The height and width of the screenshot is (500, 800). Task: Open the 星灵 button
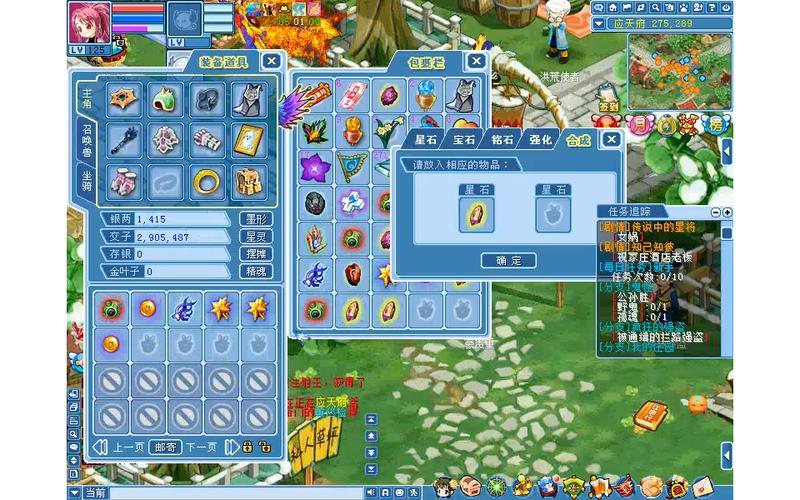coord(255,236)
